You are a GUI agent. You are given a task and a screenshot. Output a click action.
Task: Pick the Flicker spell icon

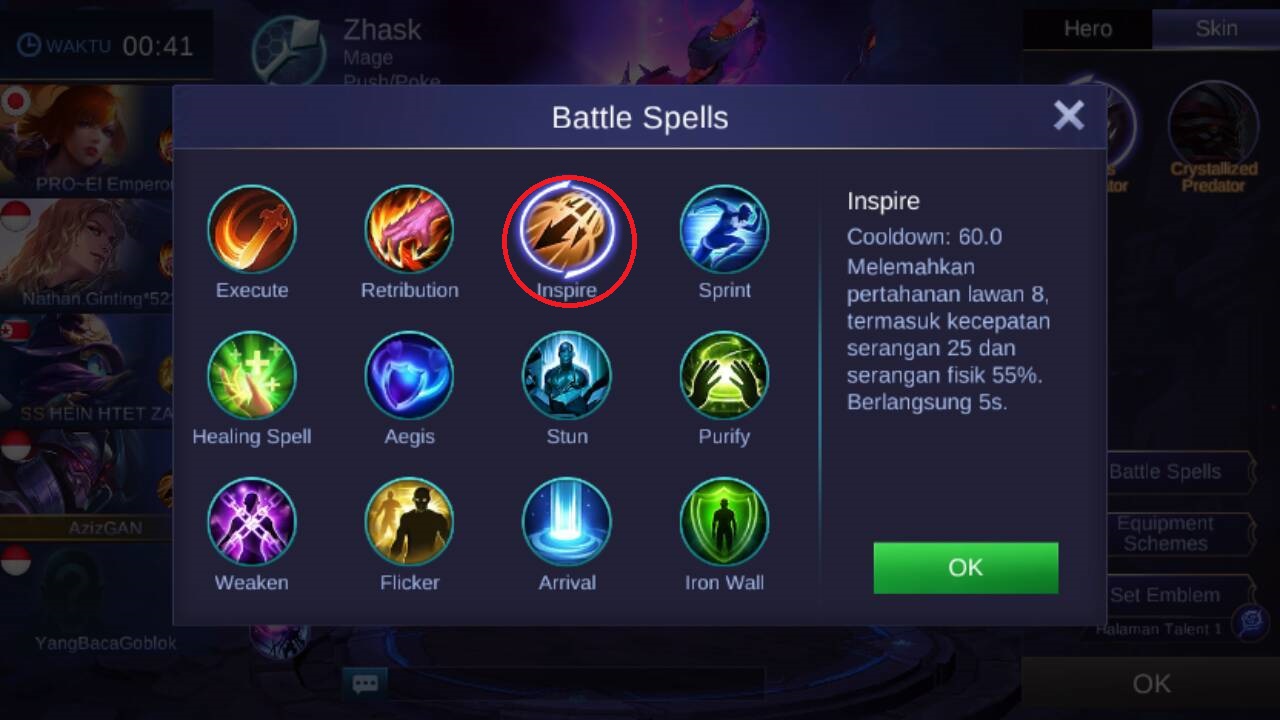click(409, 522)
